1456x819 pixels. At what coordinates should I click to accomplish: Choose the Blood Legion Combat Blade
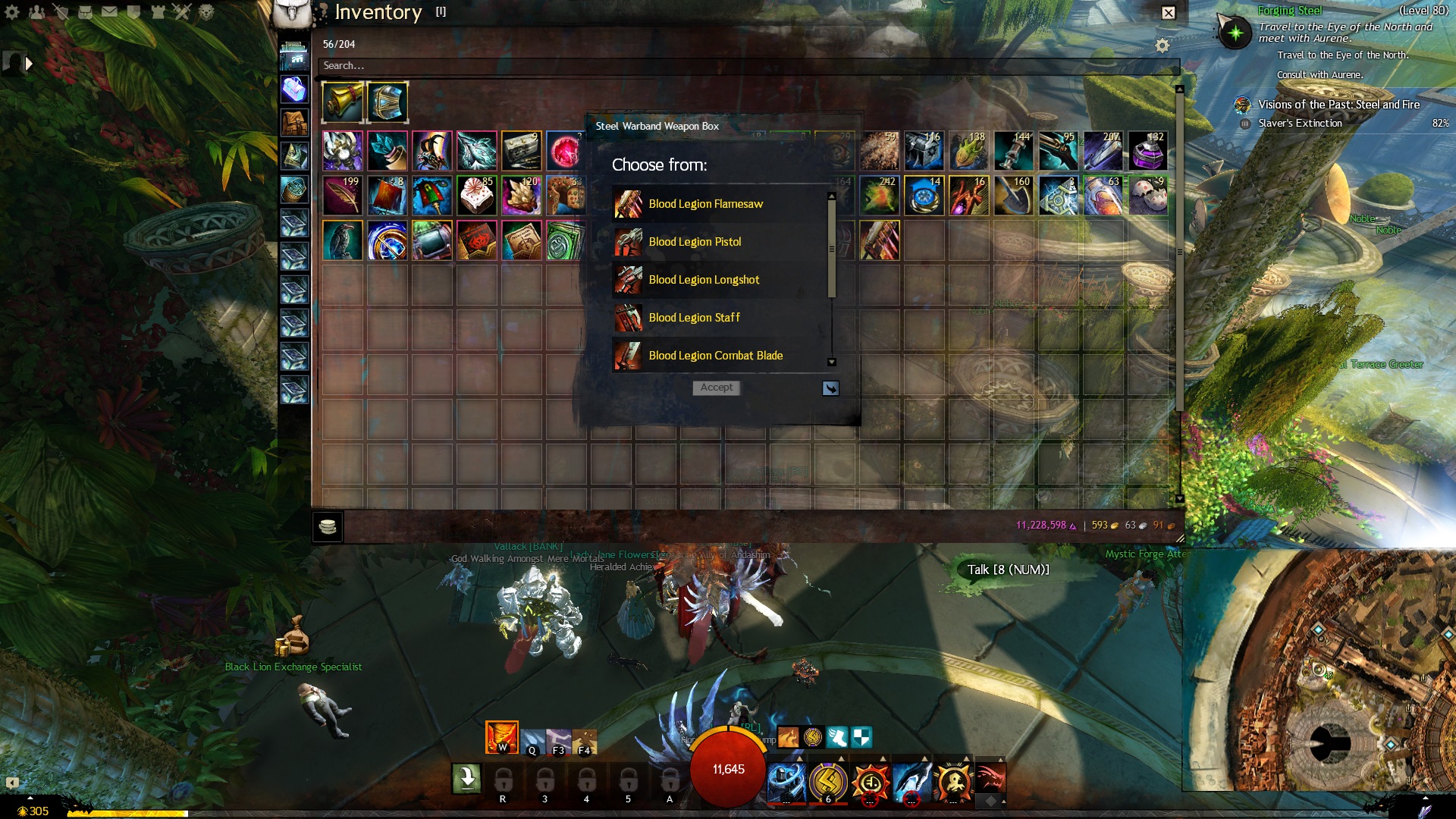coord(715,356)
